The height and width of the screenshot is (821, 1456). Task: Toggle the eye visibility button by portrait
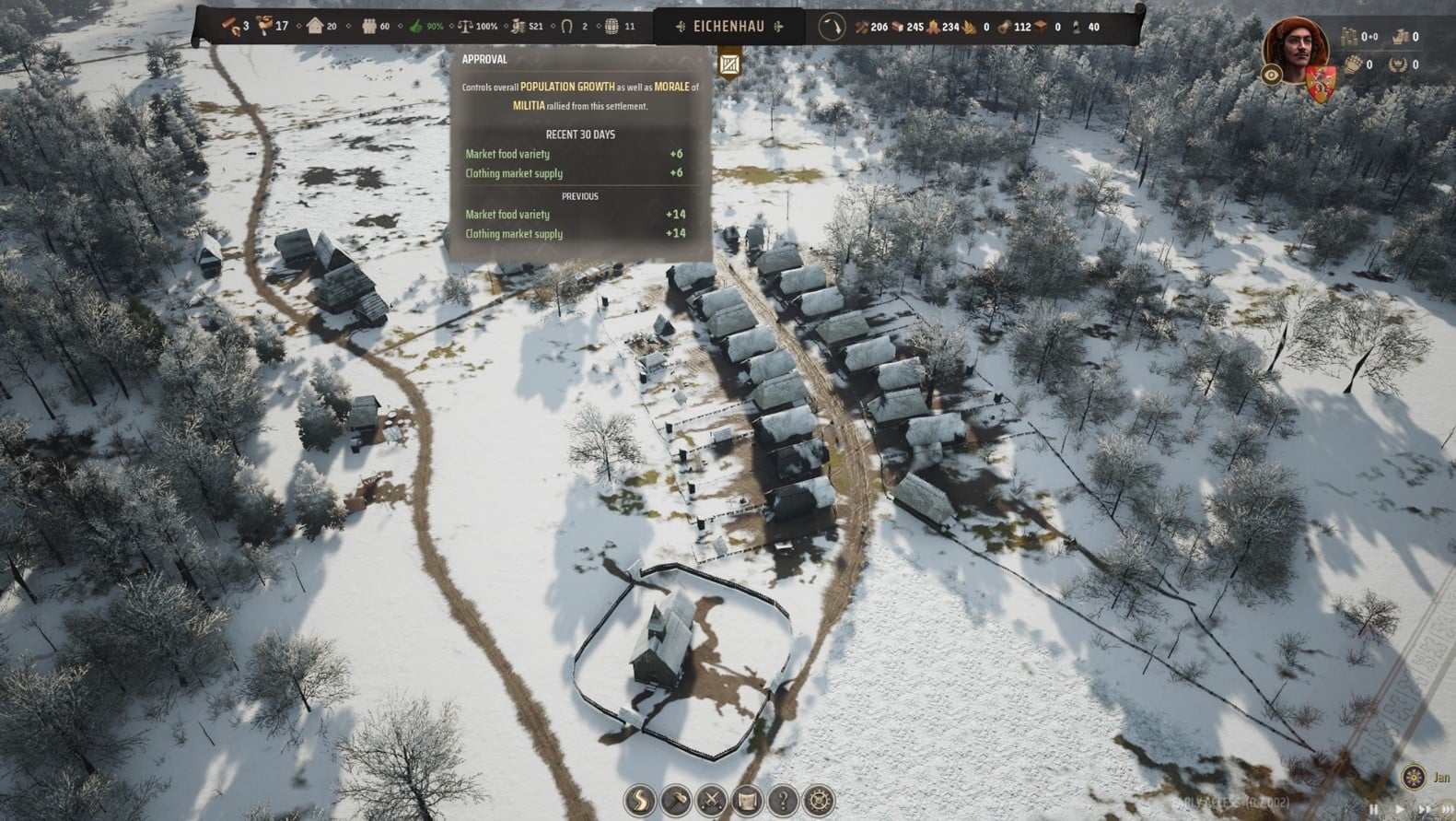(x=1272, y=76)
